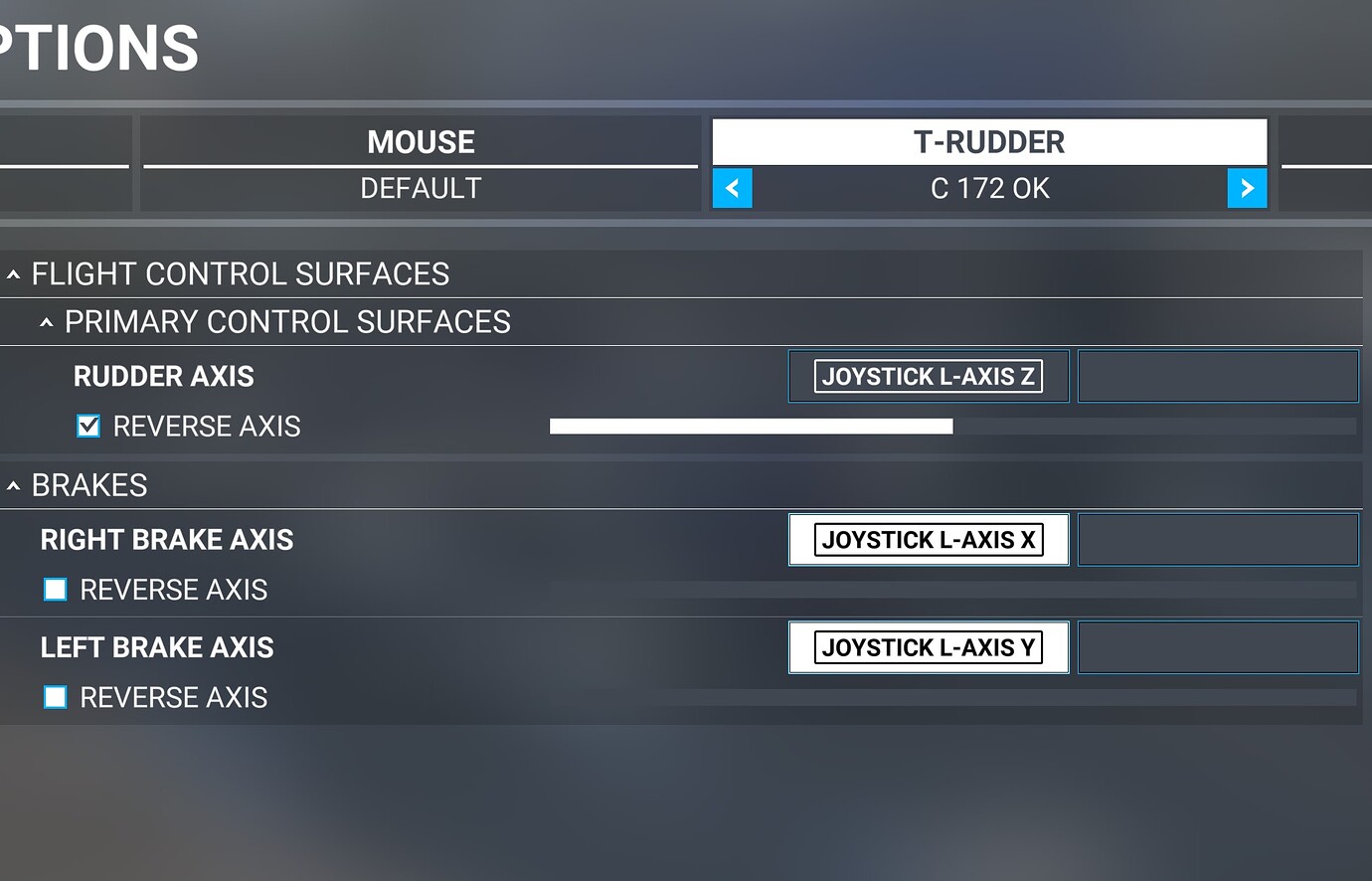Select the empty secondary Rudder Axis binding slot
Viewport: 1372px width, 881px height.
(x=1218, y=376)
